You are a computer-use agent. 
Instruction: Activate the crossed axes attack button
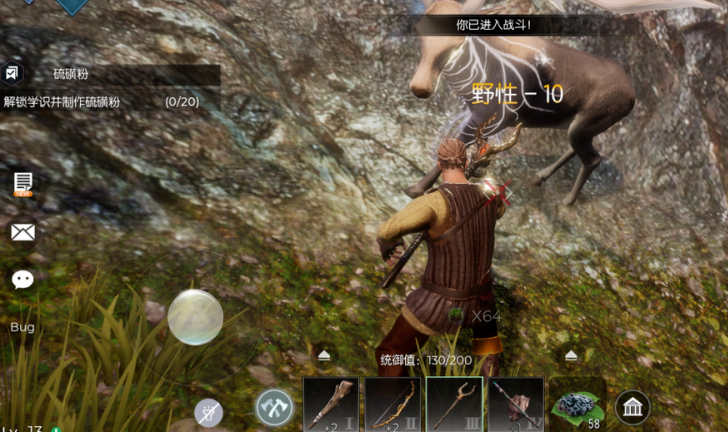pos(274,406)
